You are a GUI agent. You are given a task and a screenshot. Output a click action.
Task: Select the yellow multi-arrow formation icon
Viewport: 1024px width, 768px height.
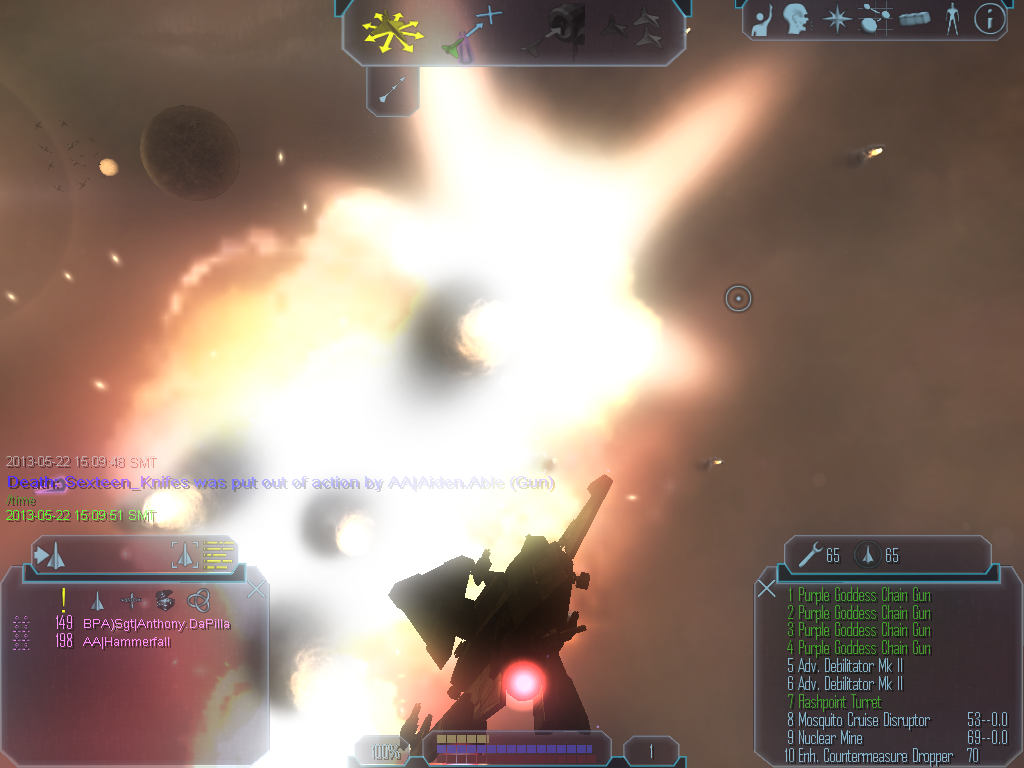tap(394, 32)
